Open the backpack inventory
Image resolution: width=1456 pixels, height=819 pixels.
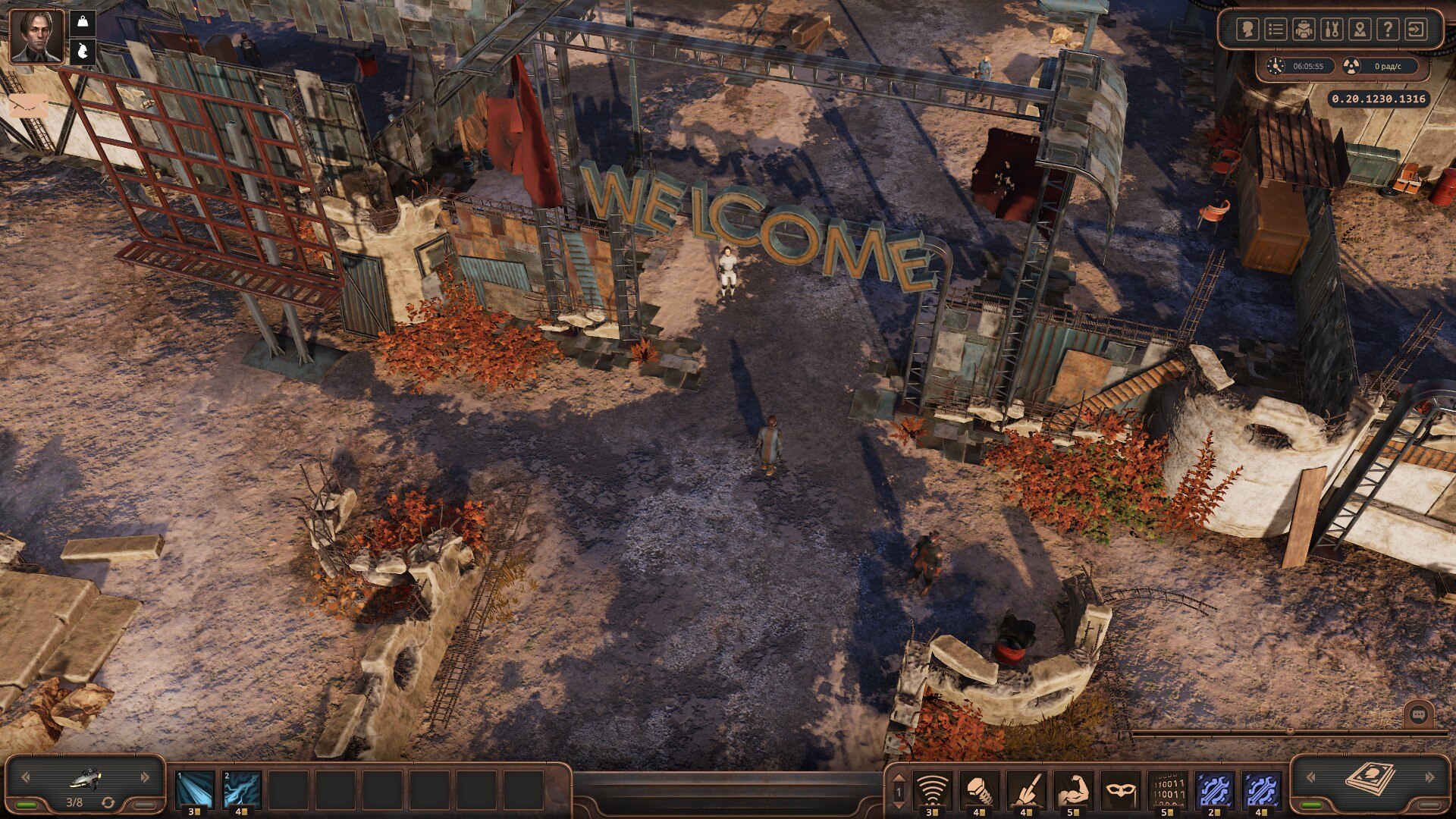[x=1304, y=30]
